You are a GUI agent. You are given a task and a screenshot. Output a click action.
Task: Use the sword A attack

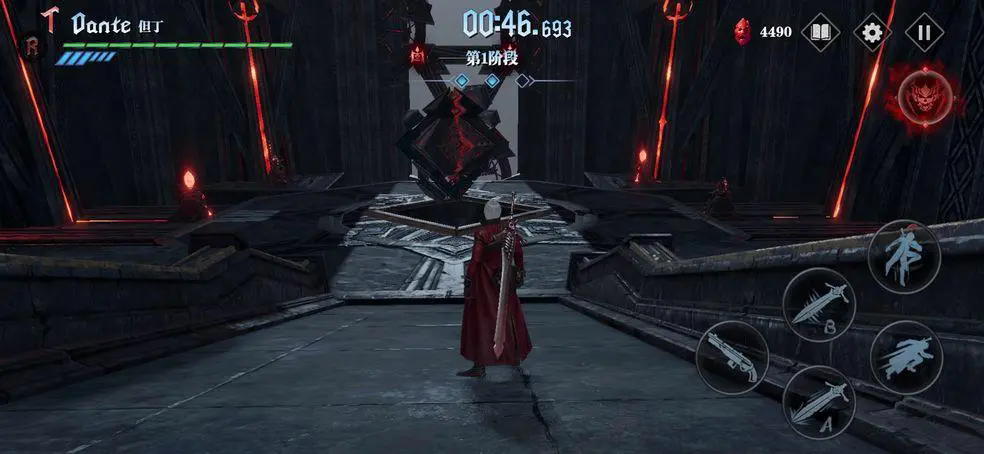click(819, 402)
